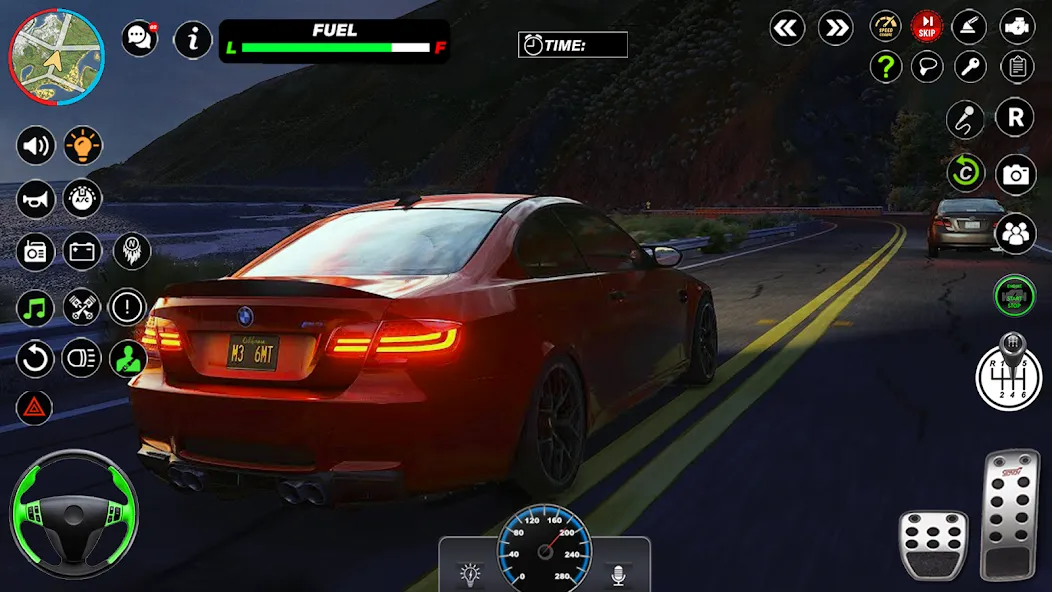Fasten the green seatbelt button
The image size is (1052, 592).
click(x=128, y=357)
